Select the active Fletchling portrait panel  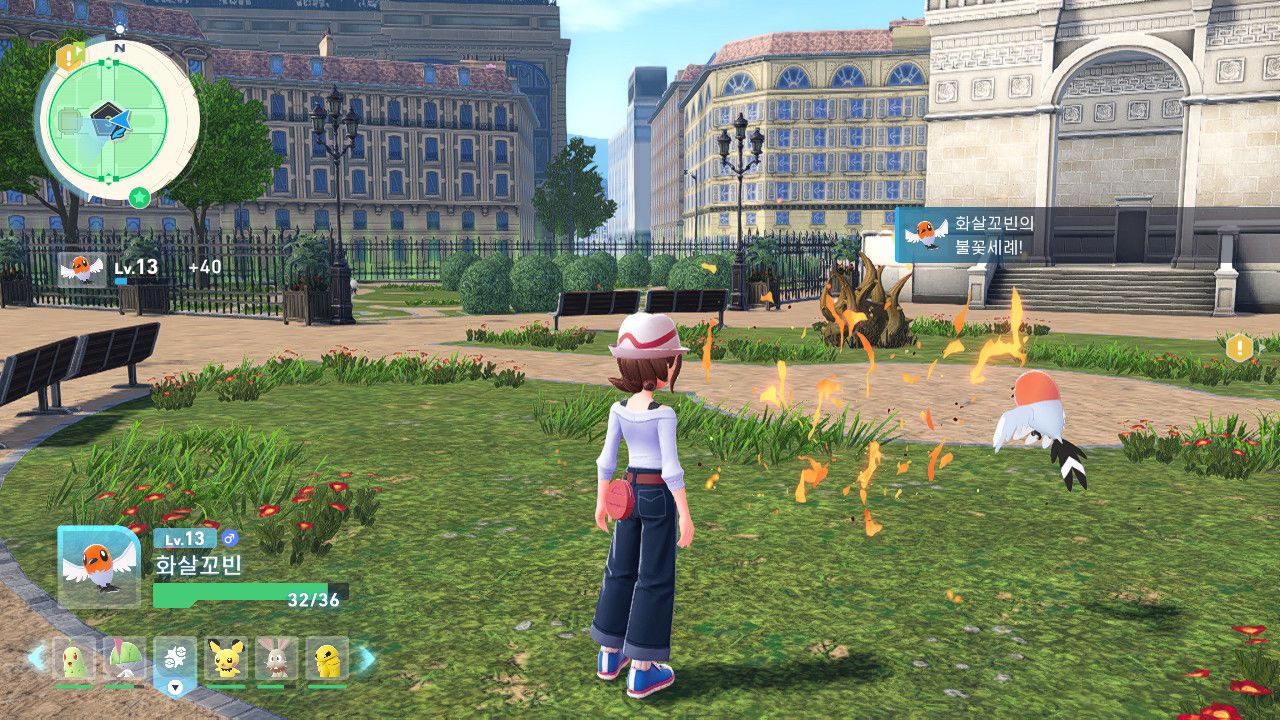tap(99, 566)
